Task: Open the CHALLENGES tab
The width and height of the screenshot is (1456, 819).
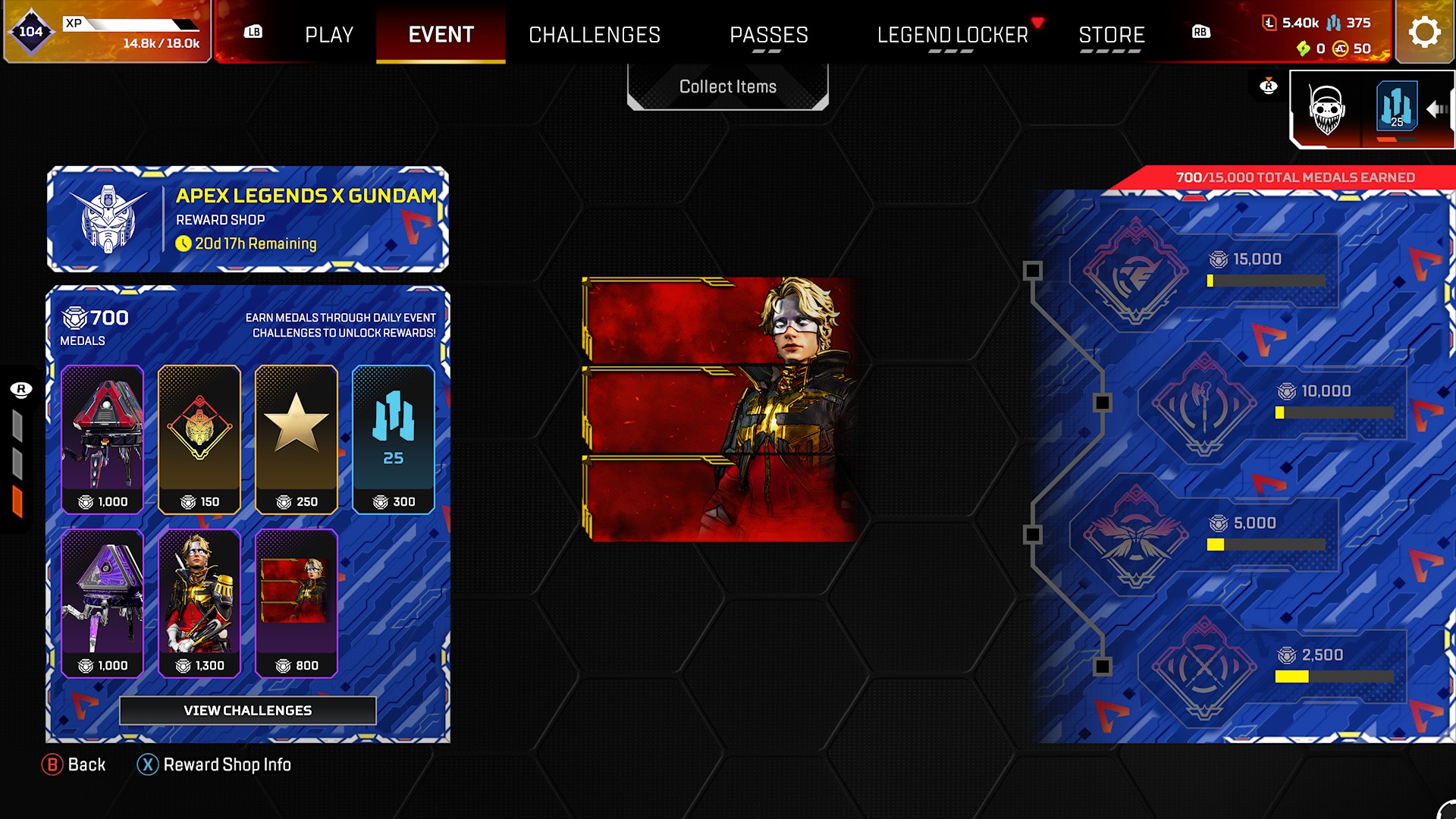Action: 595,35
